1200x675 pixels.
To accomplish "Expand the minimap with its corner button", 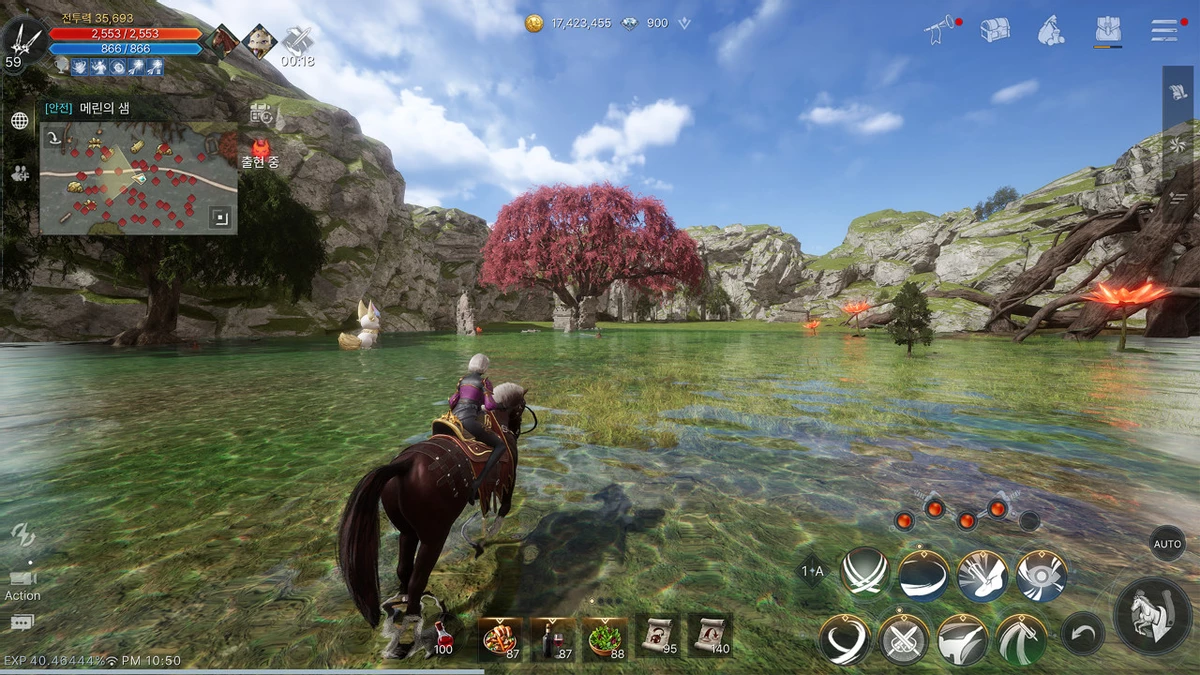I will [x=219, y=216].
